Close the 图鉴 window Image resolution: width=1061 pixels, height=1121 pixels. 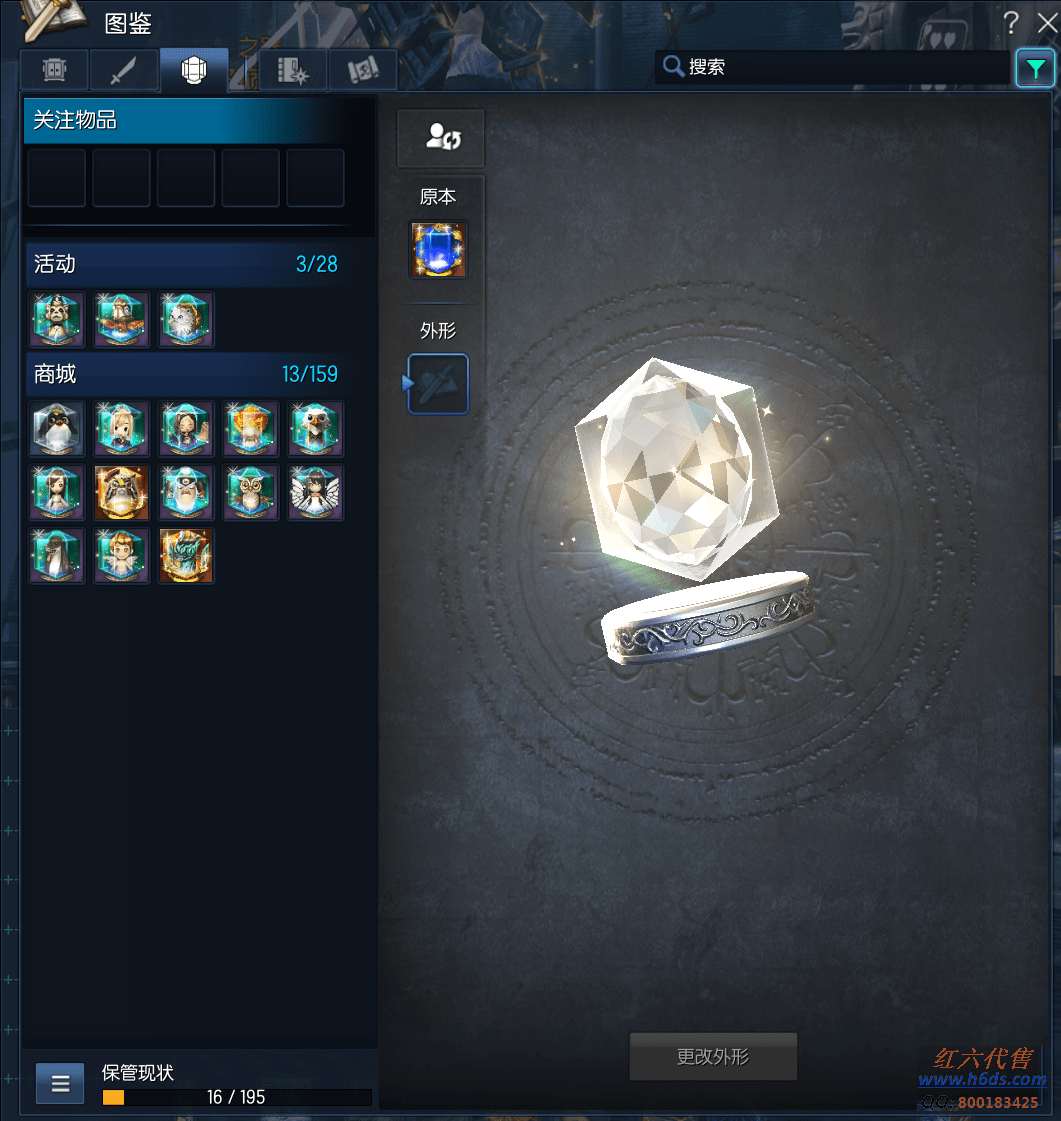[1047, 23]
